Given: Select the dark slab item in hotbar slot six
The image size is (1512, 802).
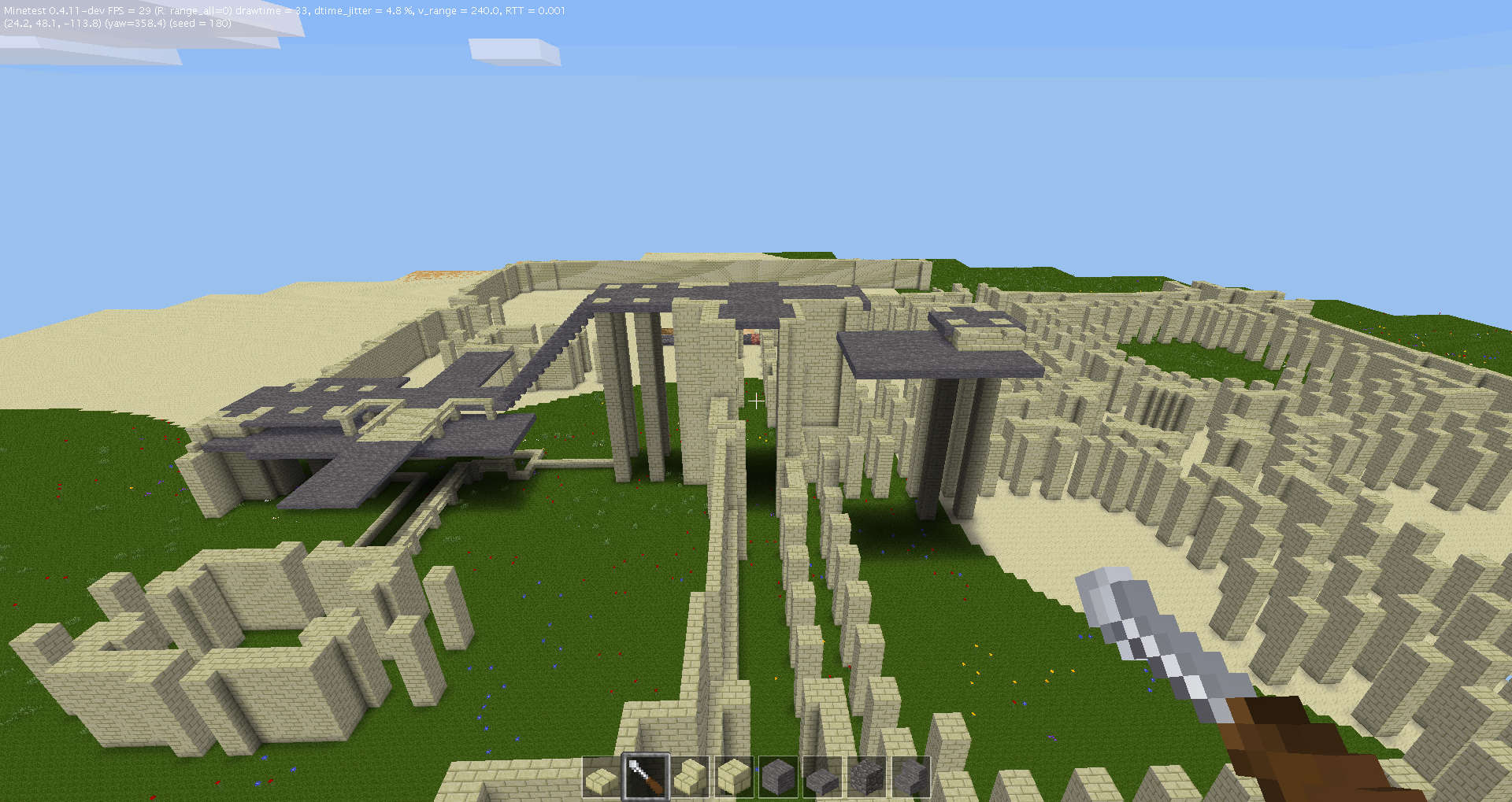Looking at the screenshot, I should tap(824, 775).
